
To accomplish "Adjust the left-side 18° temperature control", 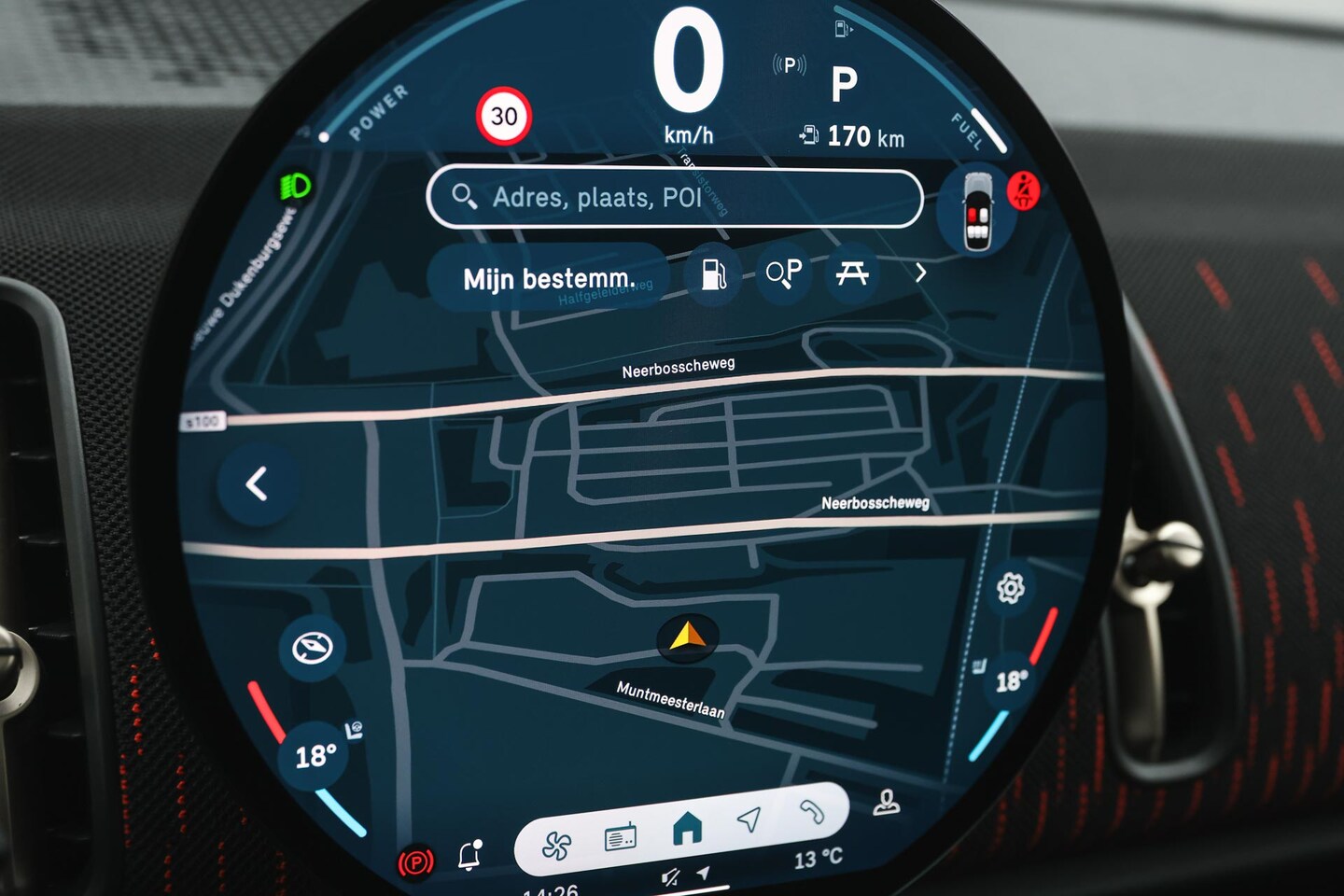I will pyautogui.click(x=315, y=756).
